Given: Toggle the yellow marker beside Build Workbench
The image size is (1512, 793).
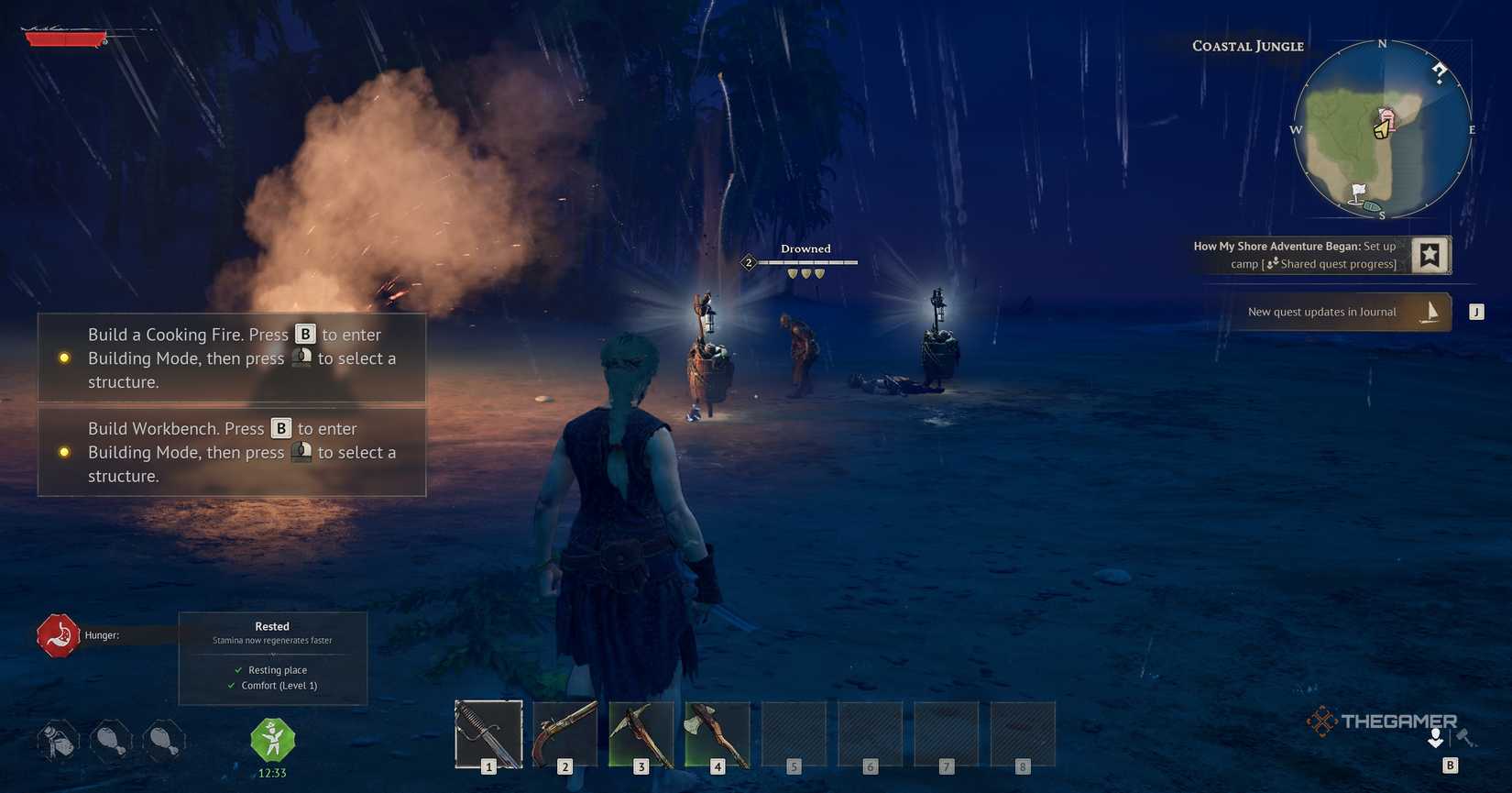Looking at the screenshot, I should point(64,452).
